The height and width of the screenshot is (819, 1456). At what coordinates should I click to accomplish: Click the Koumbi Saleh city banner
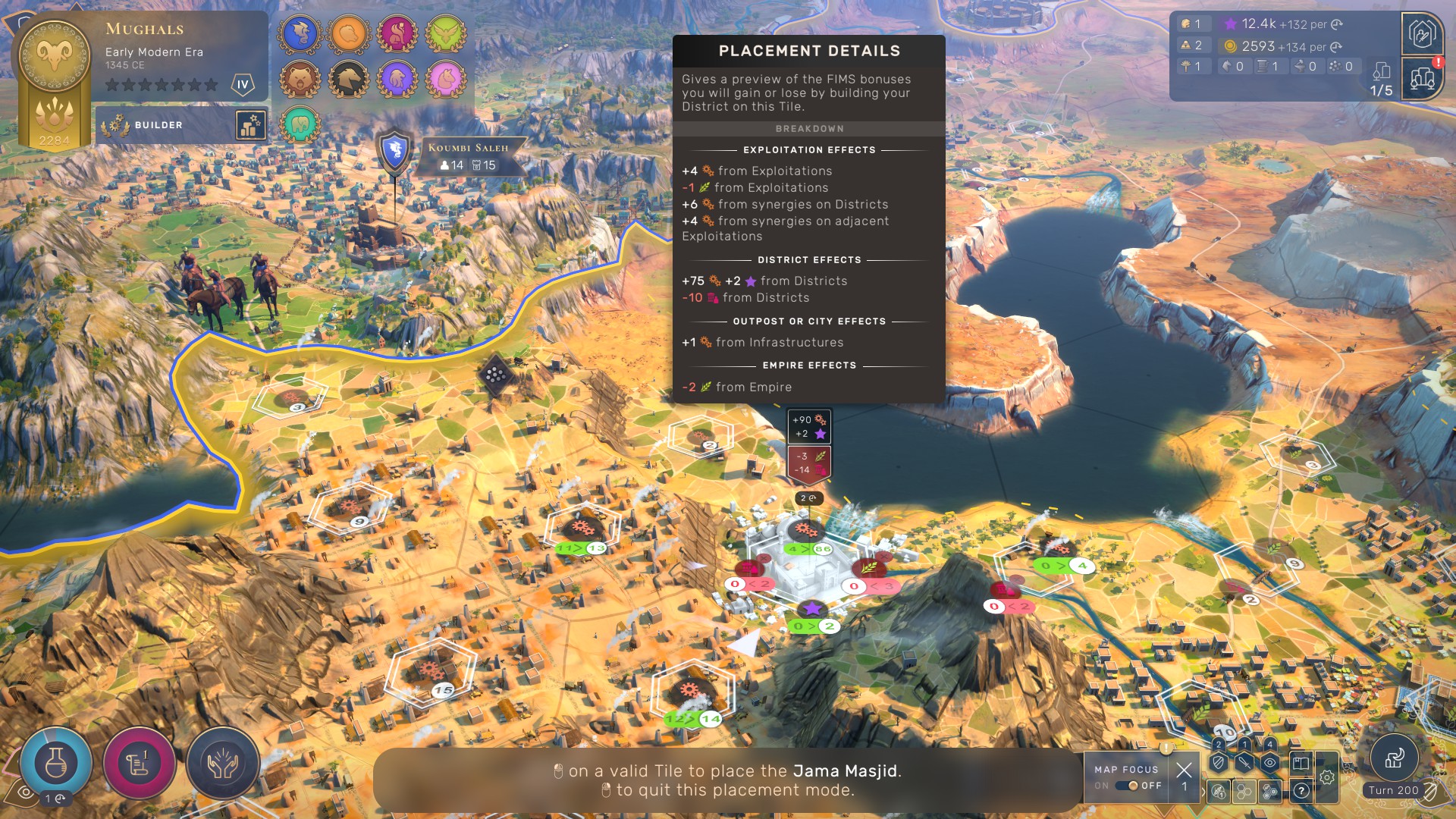(468, 156)
